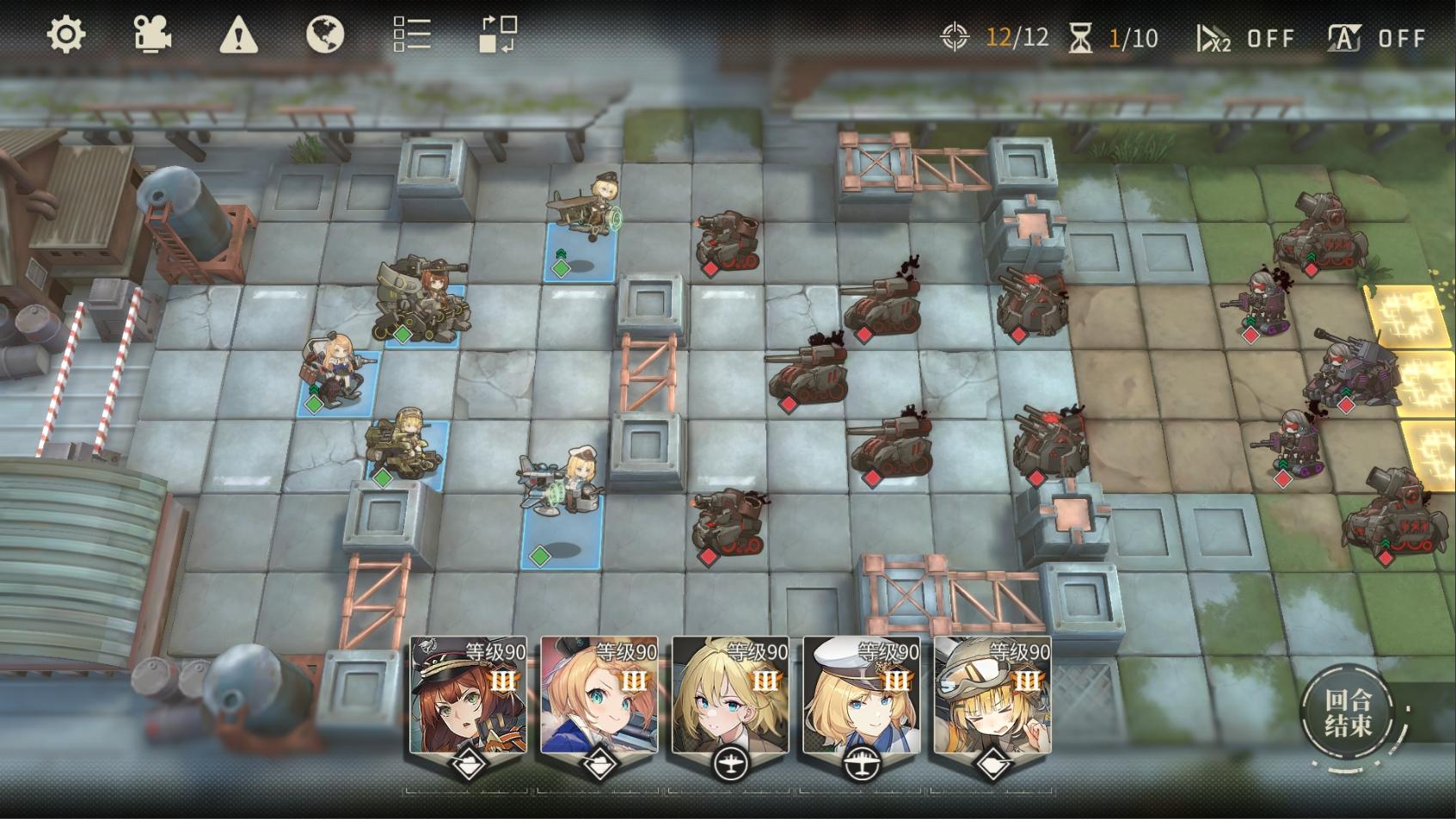1456x819 pixels.
Task: Select the red-haired officer cap portrait card
Action: click(468, 697)
